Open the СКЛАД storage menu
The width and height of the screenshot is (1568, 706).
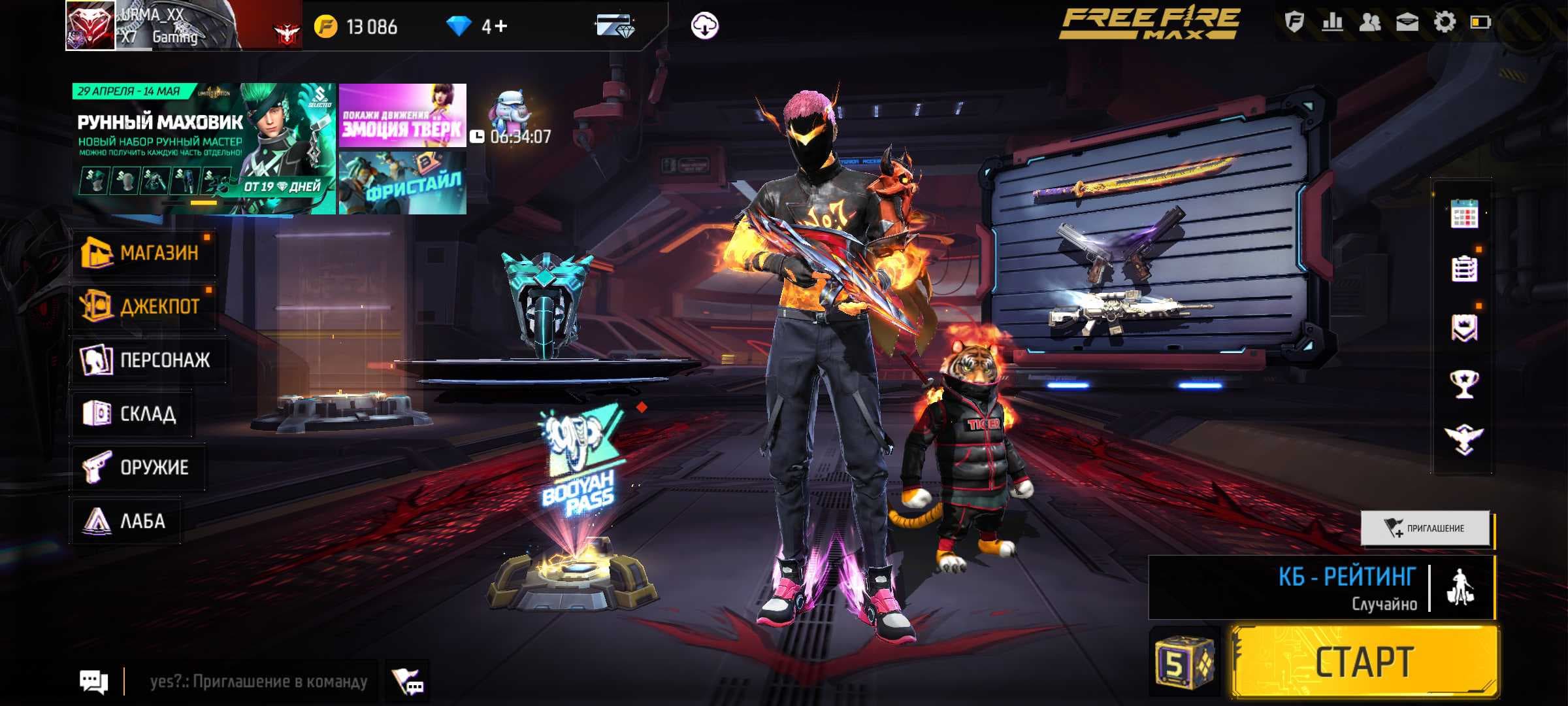pos(131,413)
